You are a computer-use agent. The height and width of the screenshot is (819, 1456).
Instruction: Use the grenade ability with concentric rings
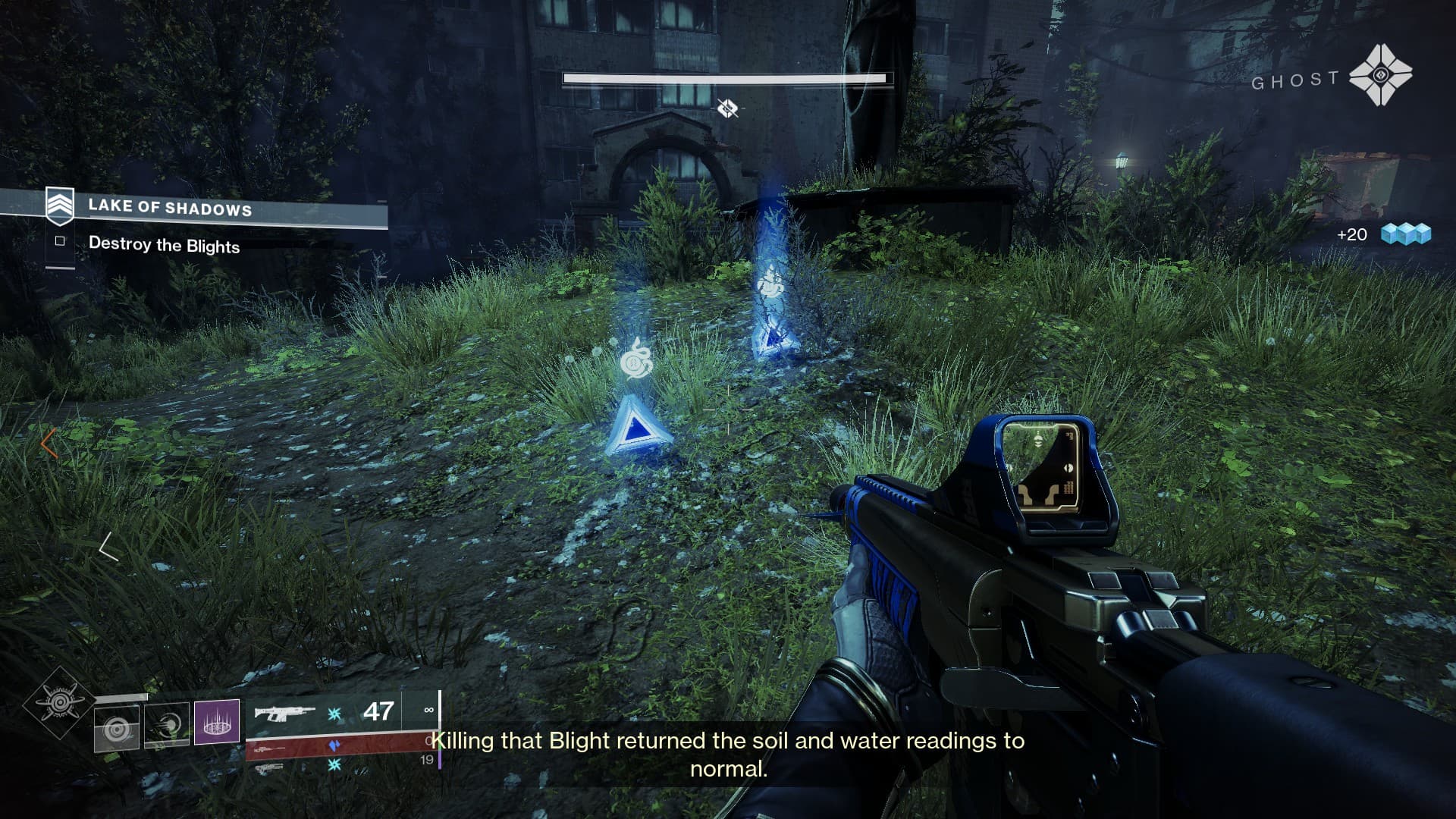(117, 730)
